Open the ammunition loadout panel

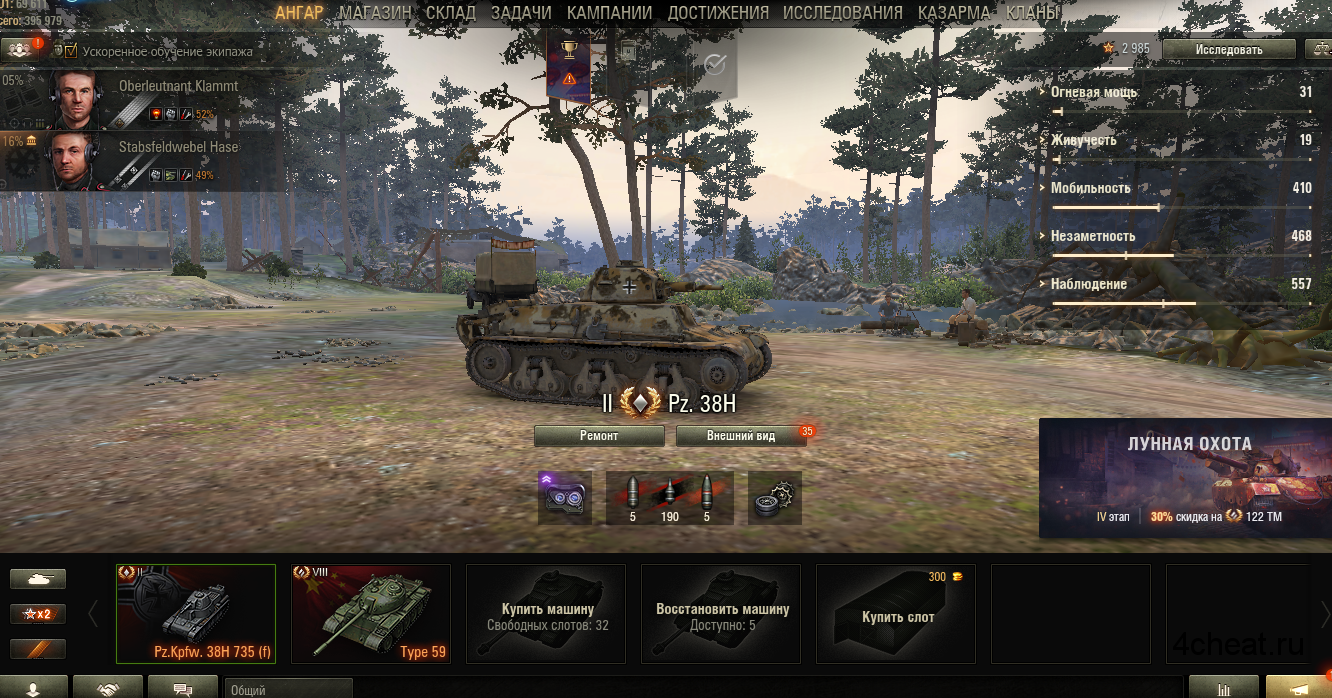pyautogui.click(x=669, y=498)
